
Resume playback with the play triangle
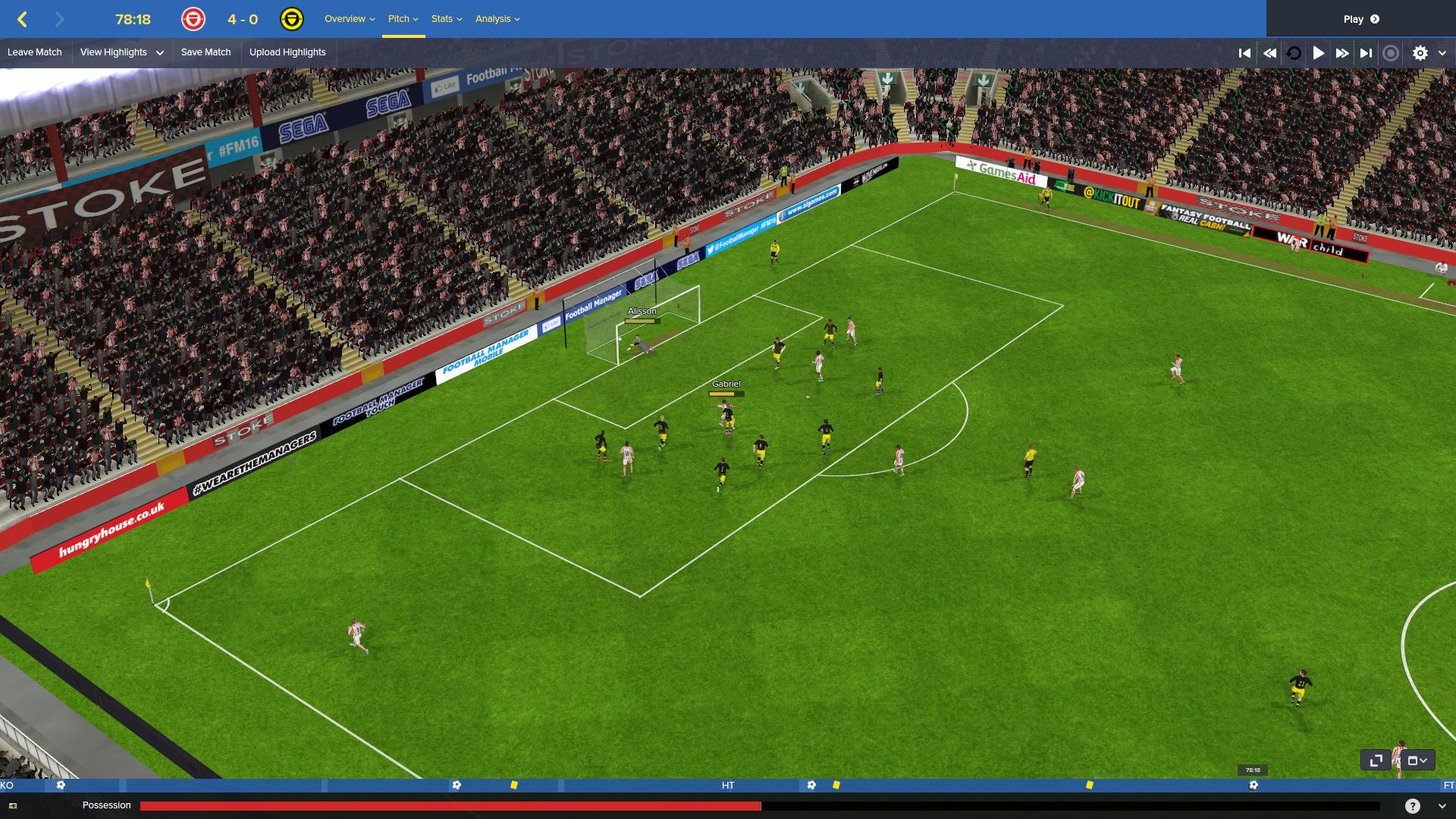tap(1319, 53)
